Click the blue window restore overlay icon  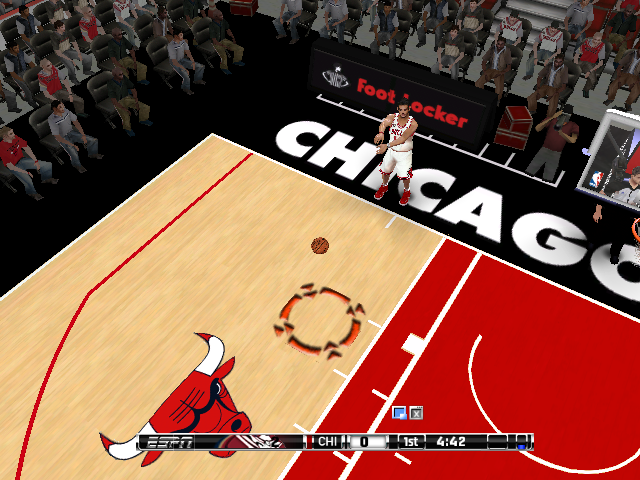pyautogui.click(x=400, y=412)
